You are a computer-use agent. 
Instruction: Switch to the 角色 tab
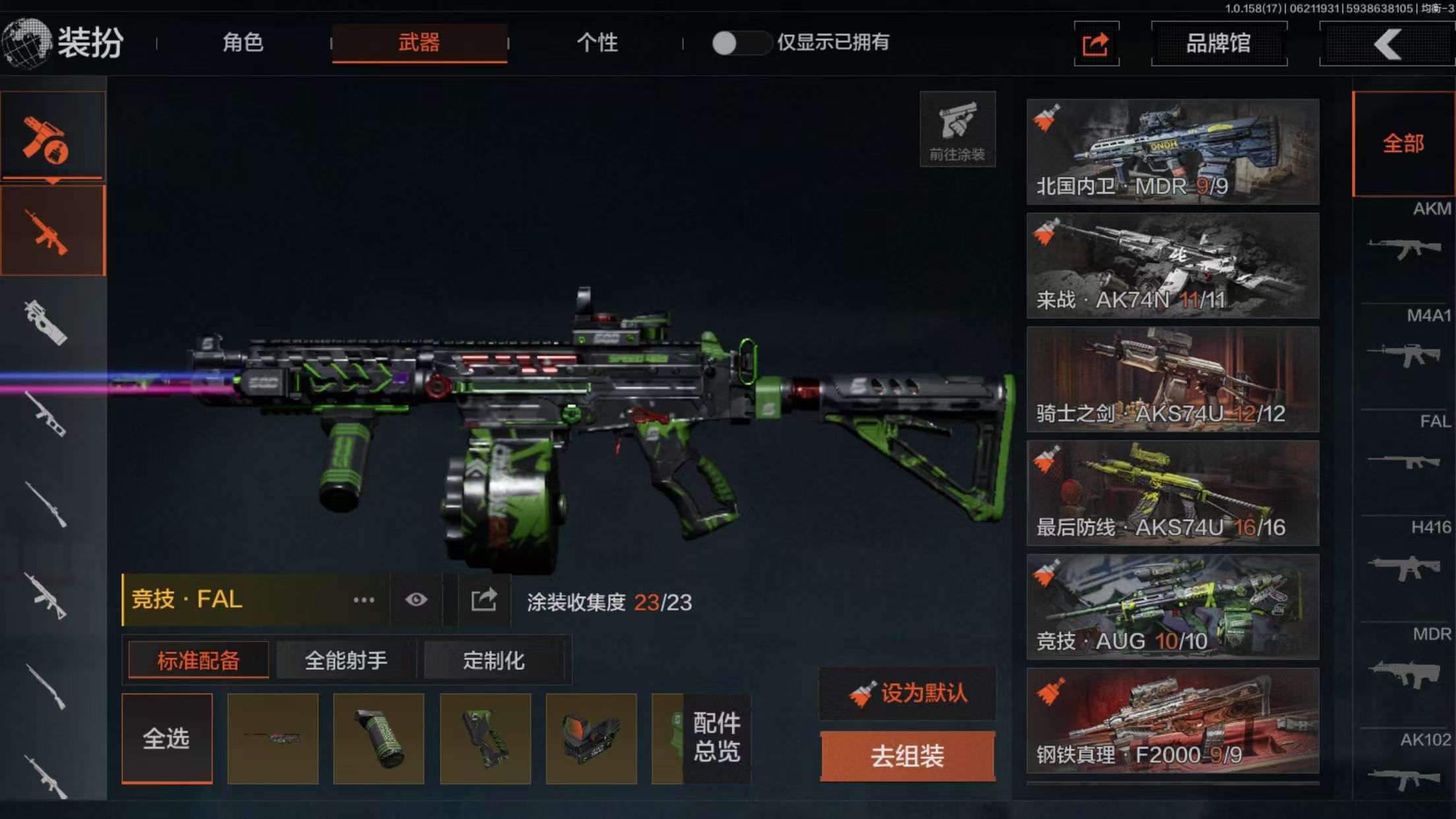click(x=243, y=43)
